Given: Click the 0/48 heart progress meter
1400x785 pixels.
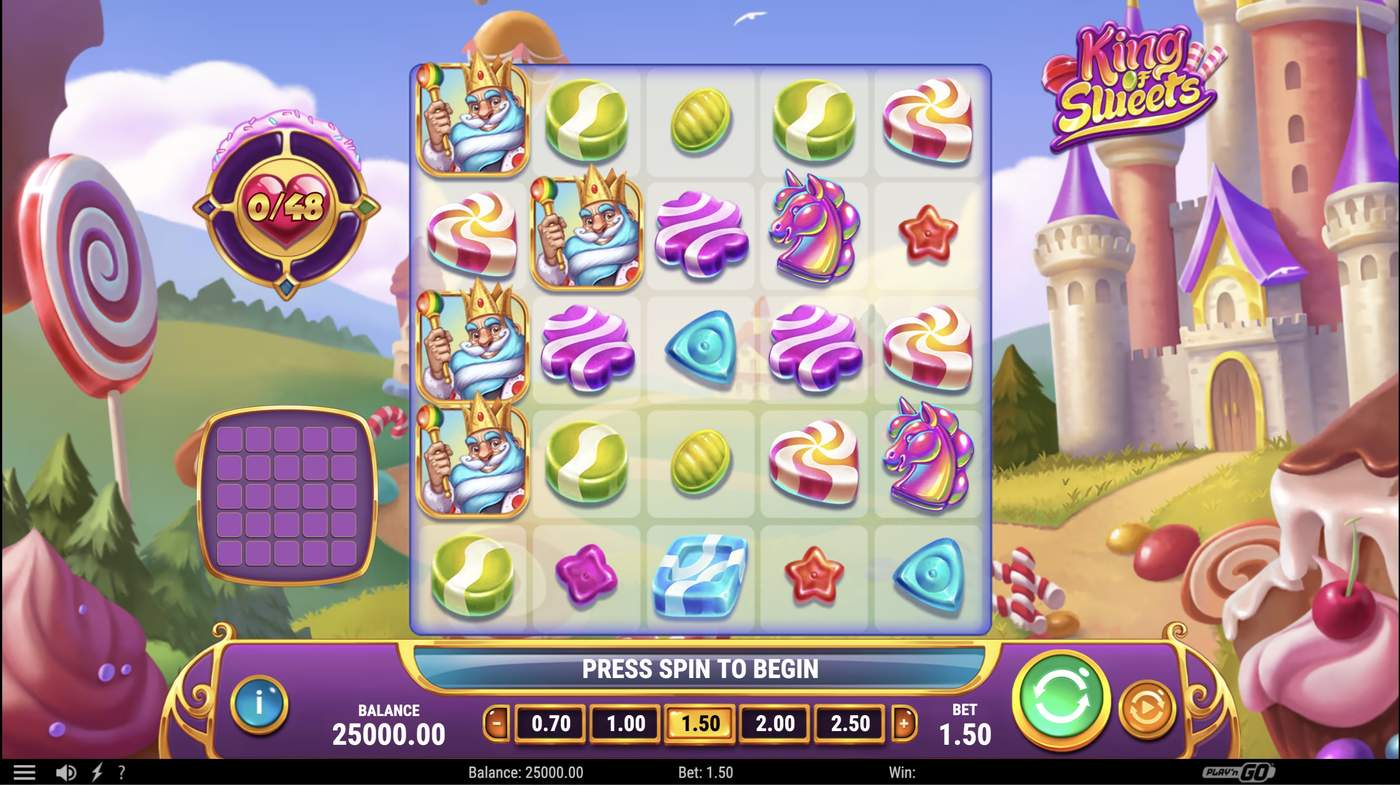Looking at the screenshot, I should click(287, 208).
